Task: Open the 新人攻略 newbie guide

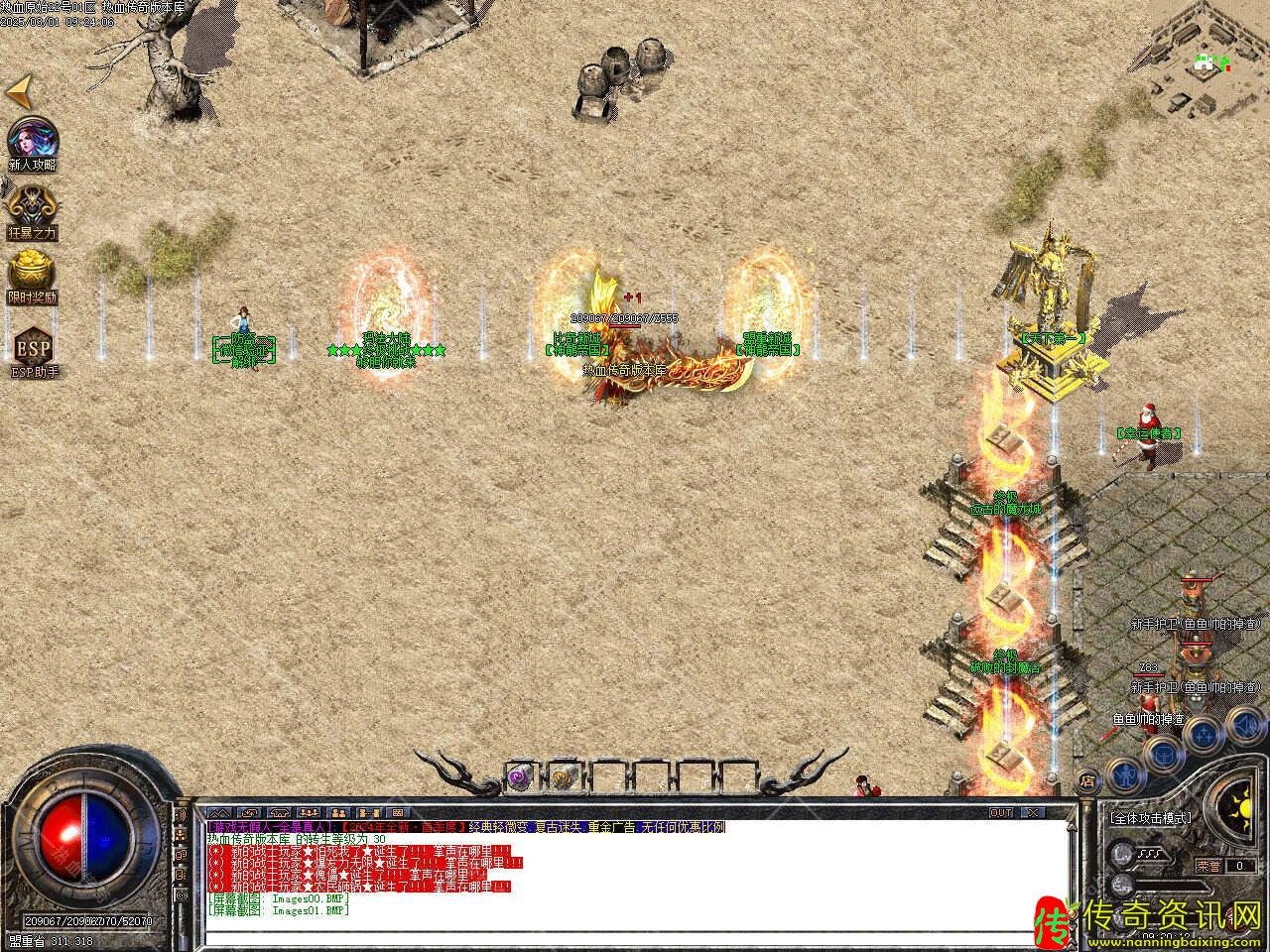Action: 32,140
